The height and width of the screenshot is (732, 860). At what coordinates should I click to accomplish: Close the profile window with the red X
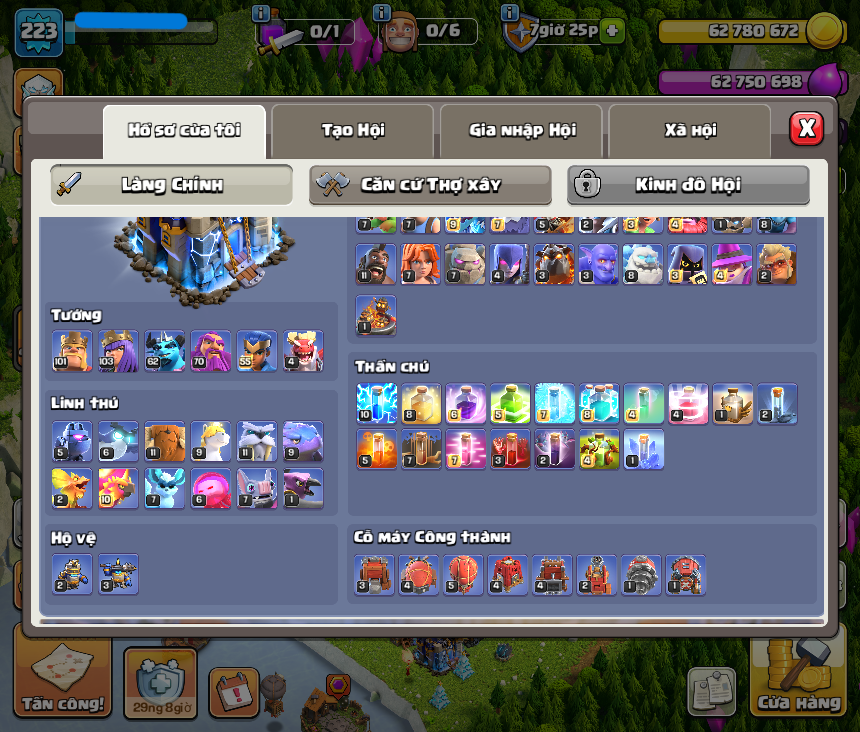(x=806, y=129)
